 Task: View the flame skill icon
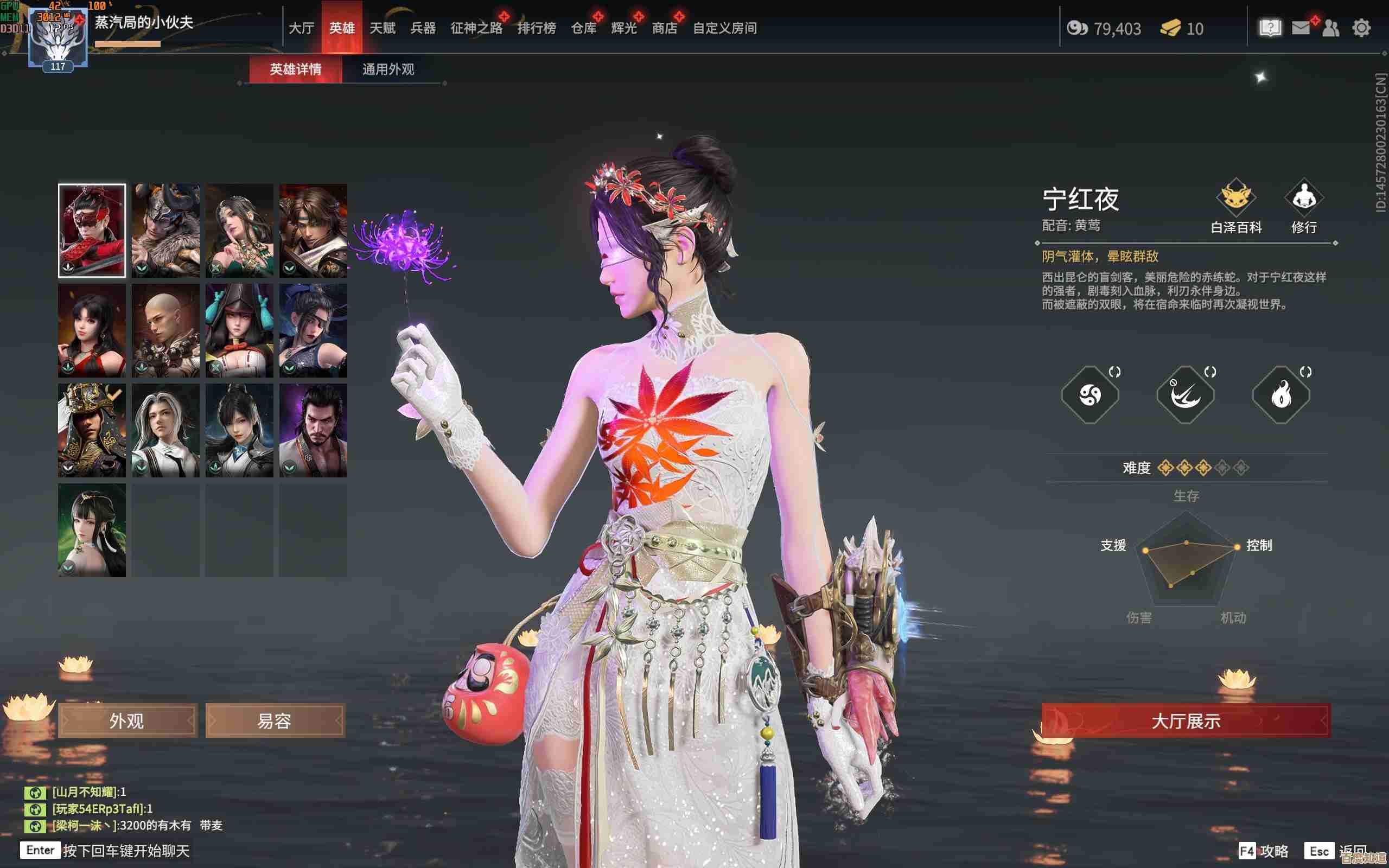click(x=1280, y=395)
